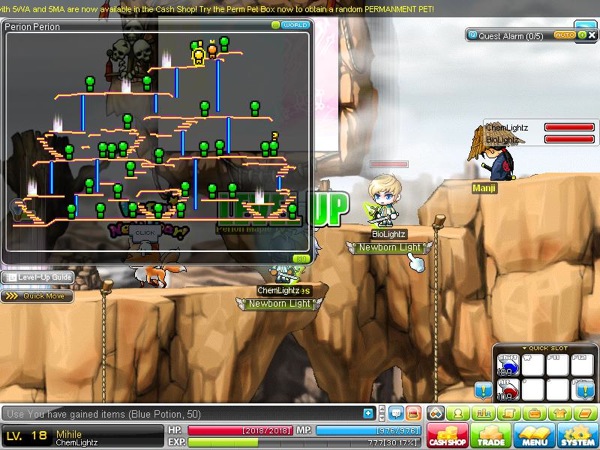Use the blue potion in the quick slot
The image size is (600, 450).
coord(507,365)
